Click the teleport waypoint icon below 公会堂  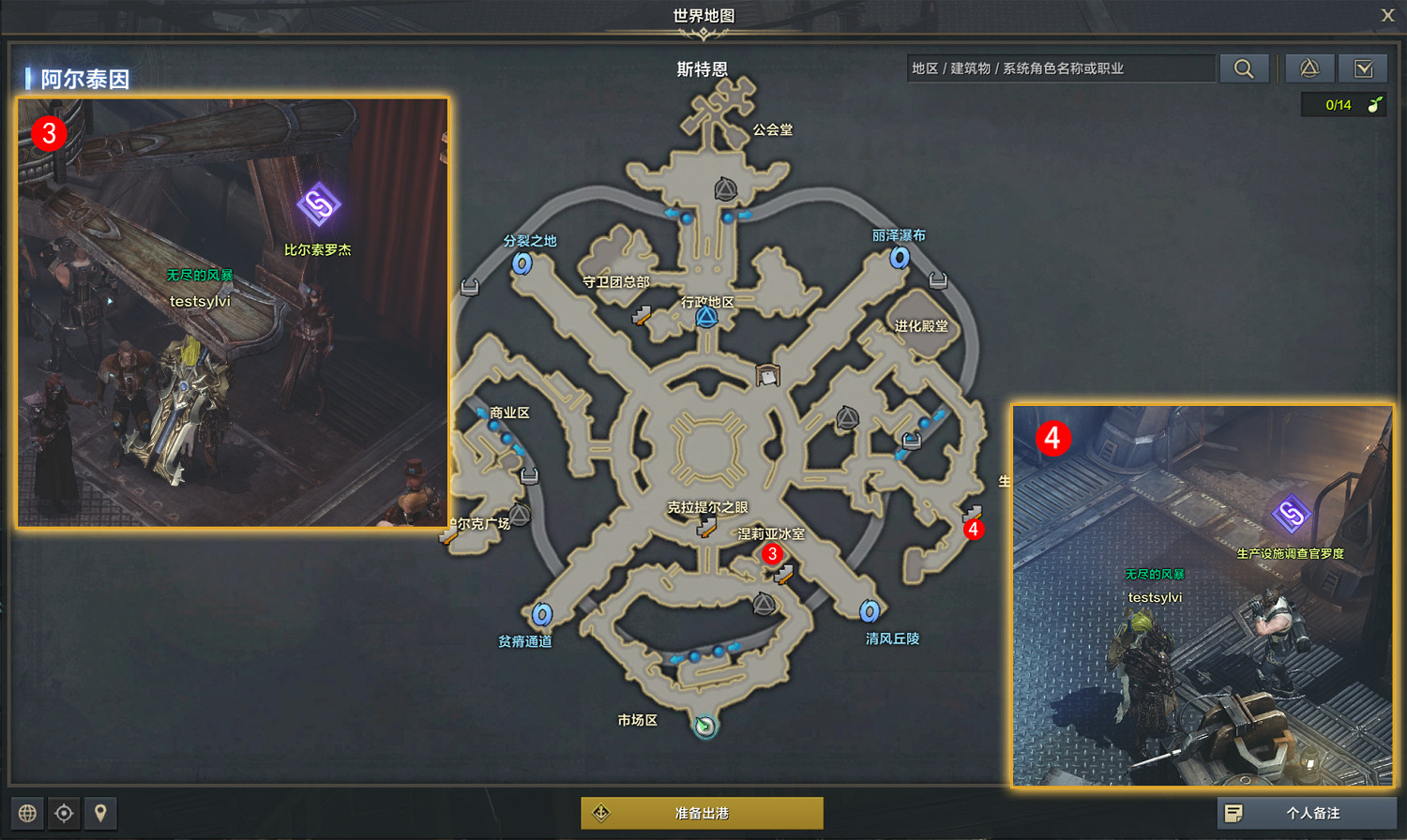click(724, 189)
